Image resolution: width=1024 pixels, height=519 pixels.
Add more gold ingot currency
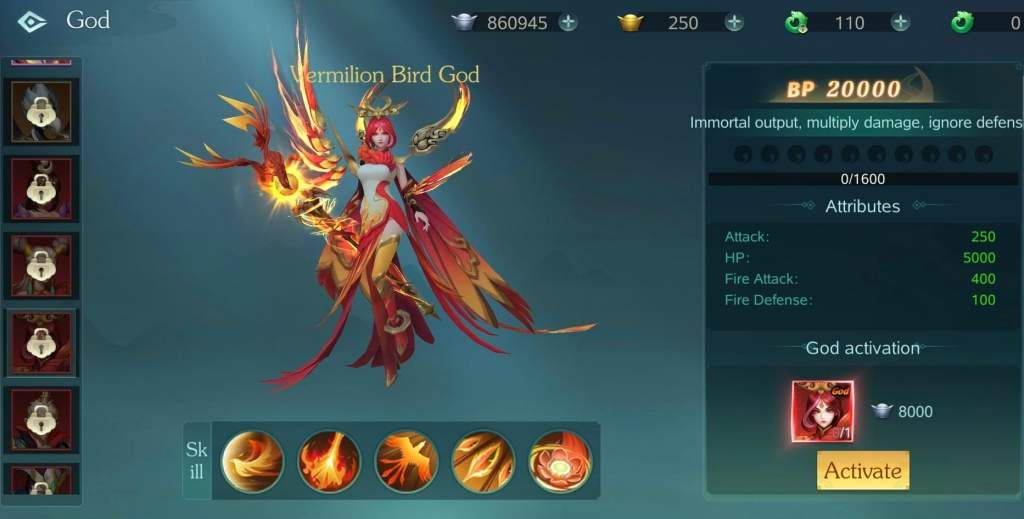[734, 23]
